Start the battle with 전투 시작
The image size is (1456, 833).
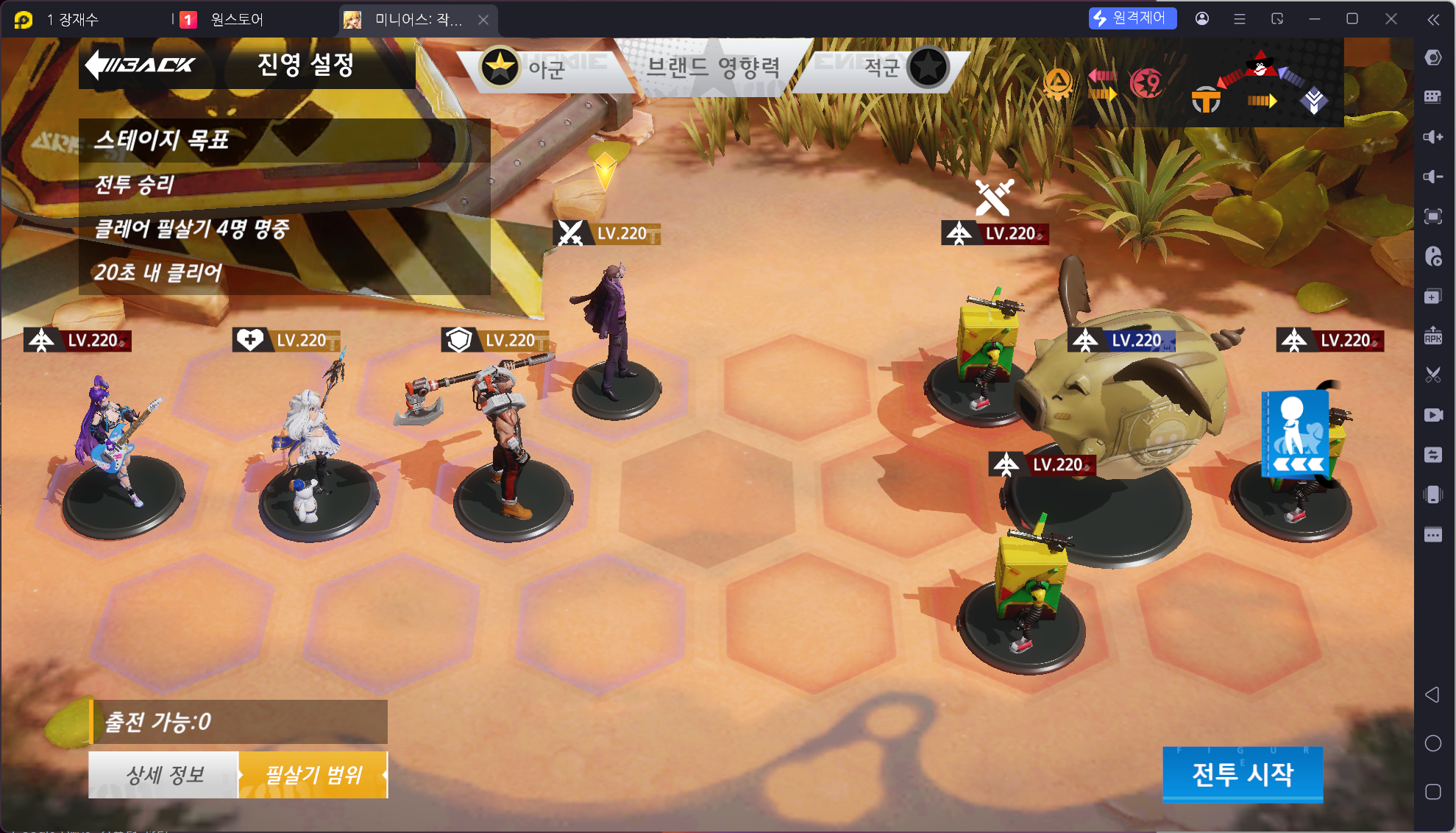click(1242, 774)
